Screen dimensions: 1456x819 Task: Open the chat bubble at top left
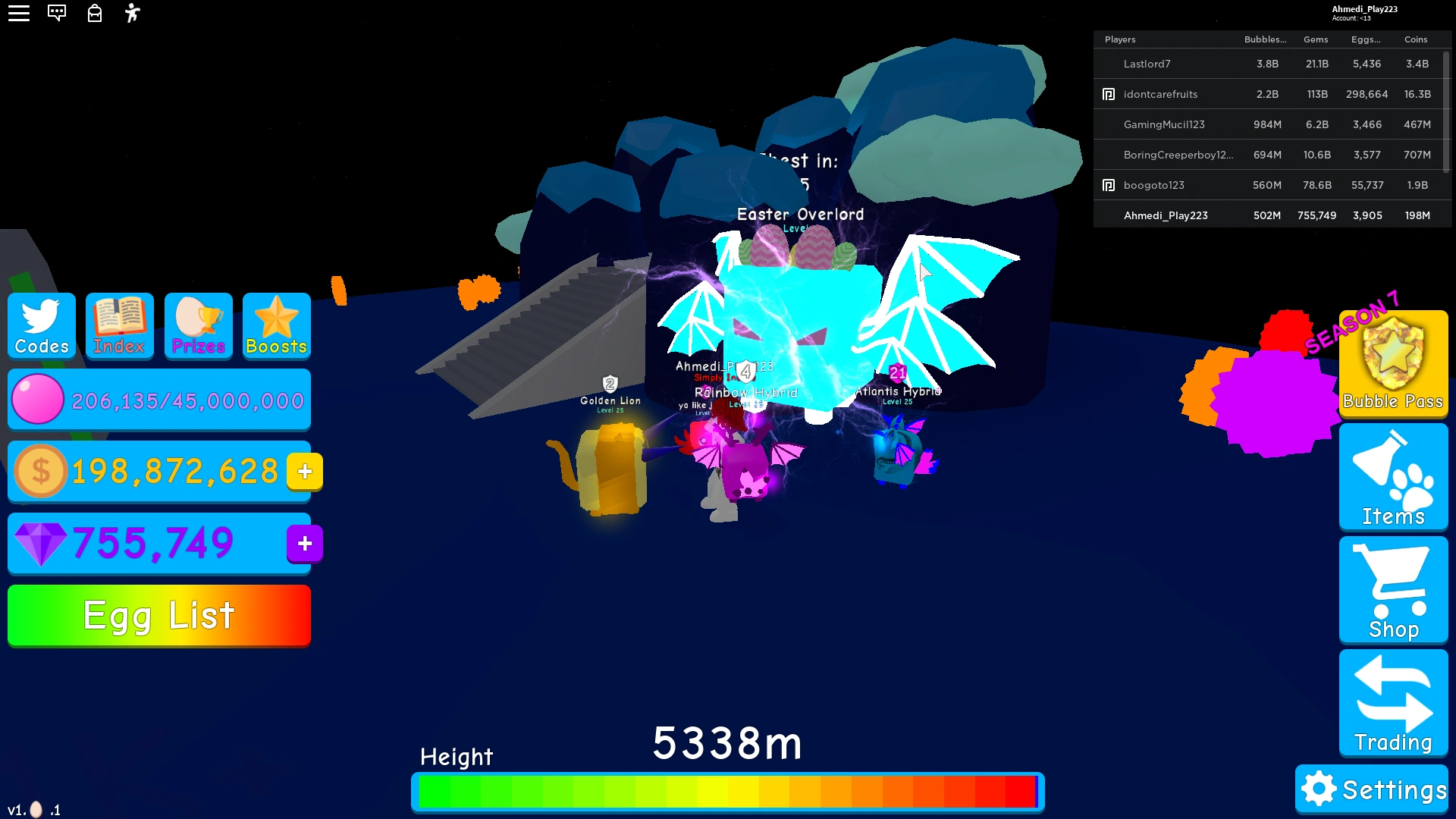[57, 13]
